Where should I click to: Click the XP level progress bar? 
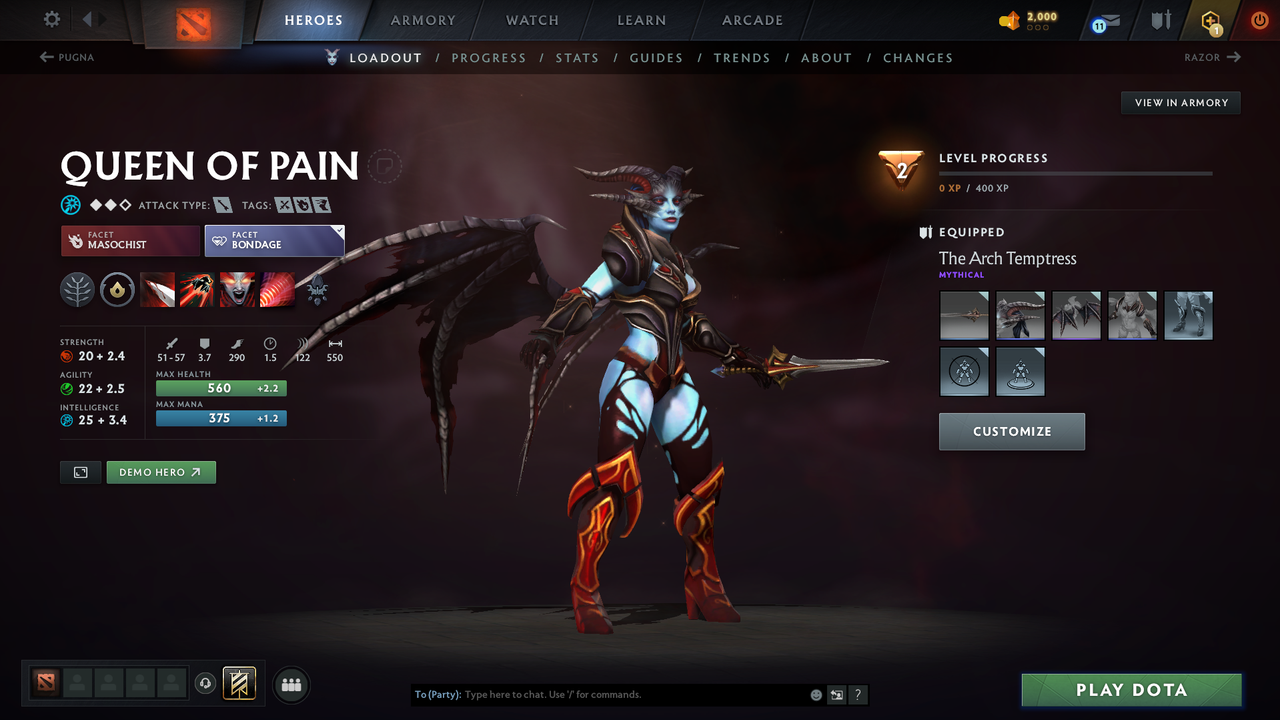[1075, 172]
